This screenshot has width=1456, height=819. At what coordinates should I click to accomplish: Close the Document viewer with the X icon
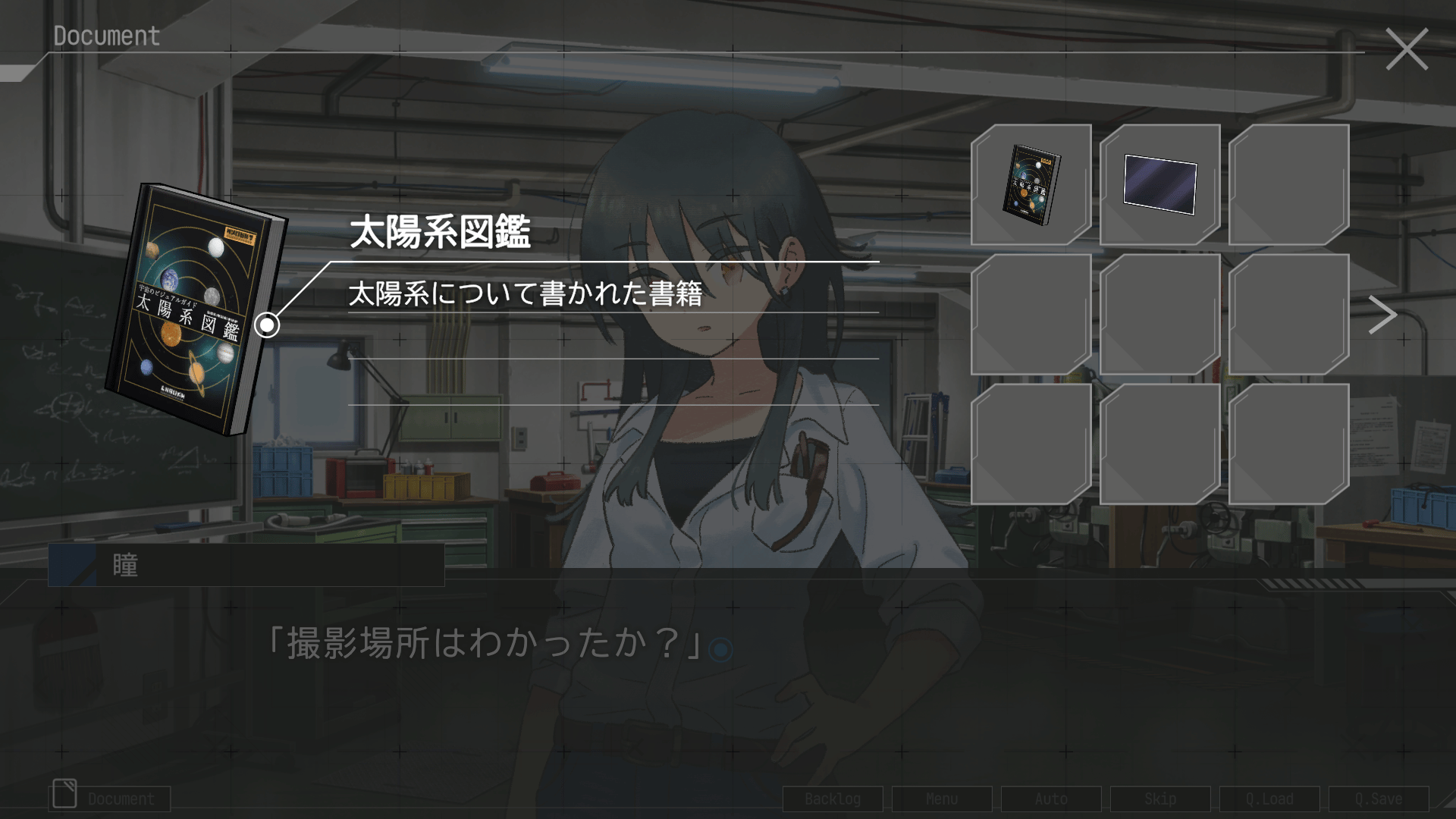[1408, 49]
